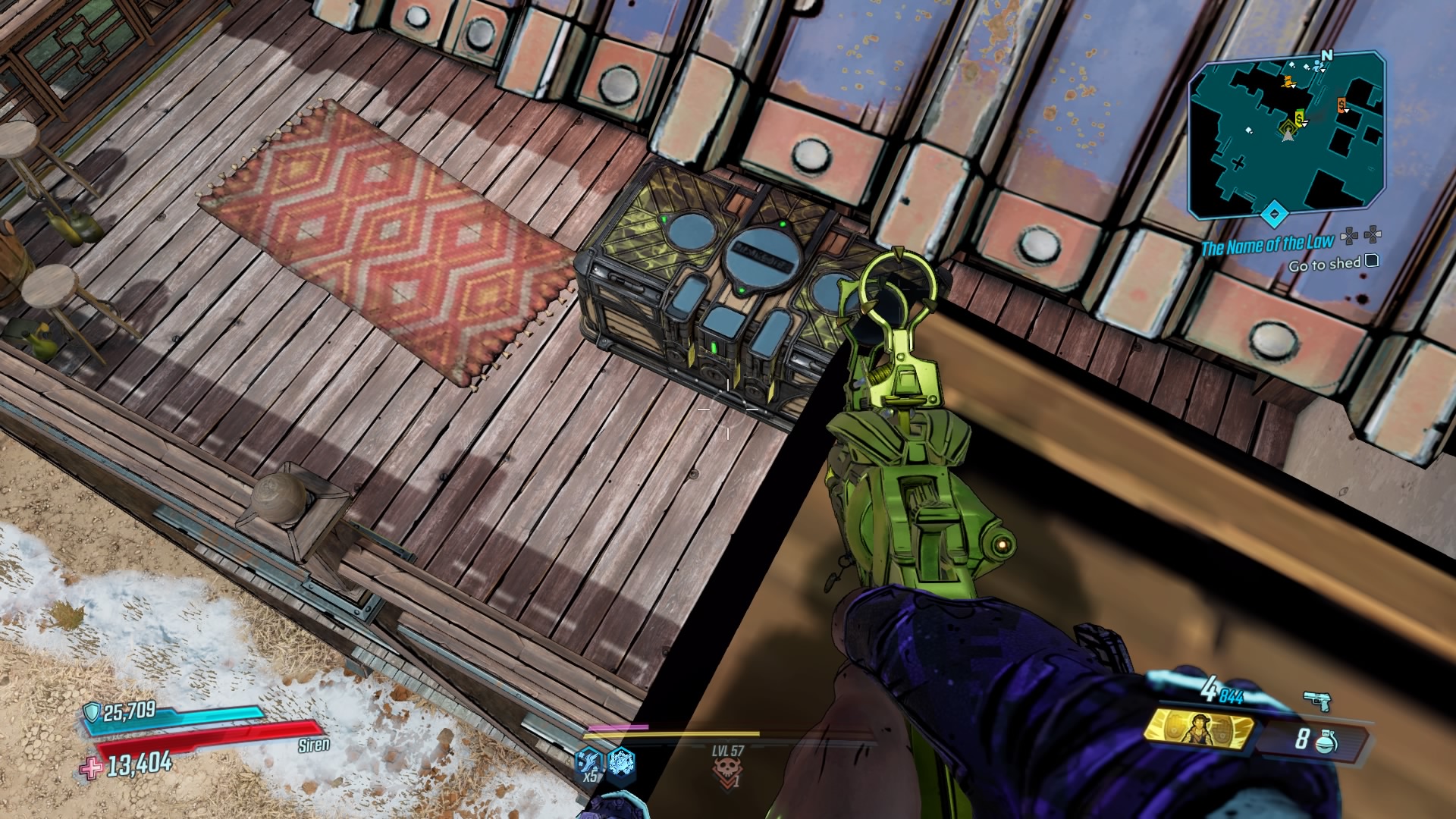Expand the left d-pad selector near mission title
This screenshot has width=1456, height=819.
click(x=1349, y=237)
